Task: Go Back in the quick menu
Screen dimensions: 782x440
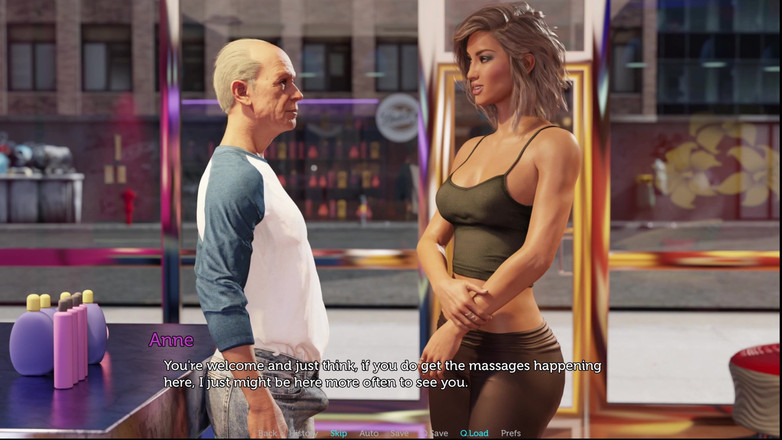Action: pyautogui.click(x=268, y=433)
